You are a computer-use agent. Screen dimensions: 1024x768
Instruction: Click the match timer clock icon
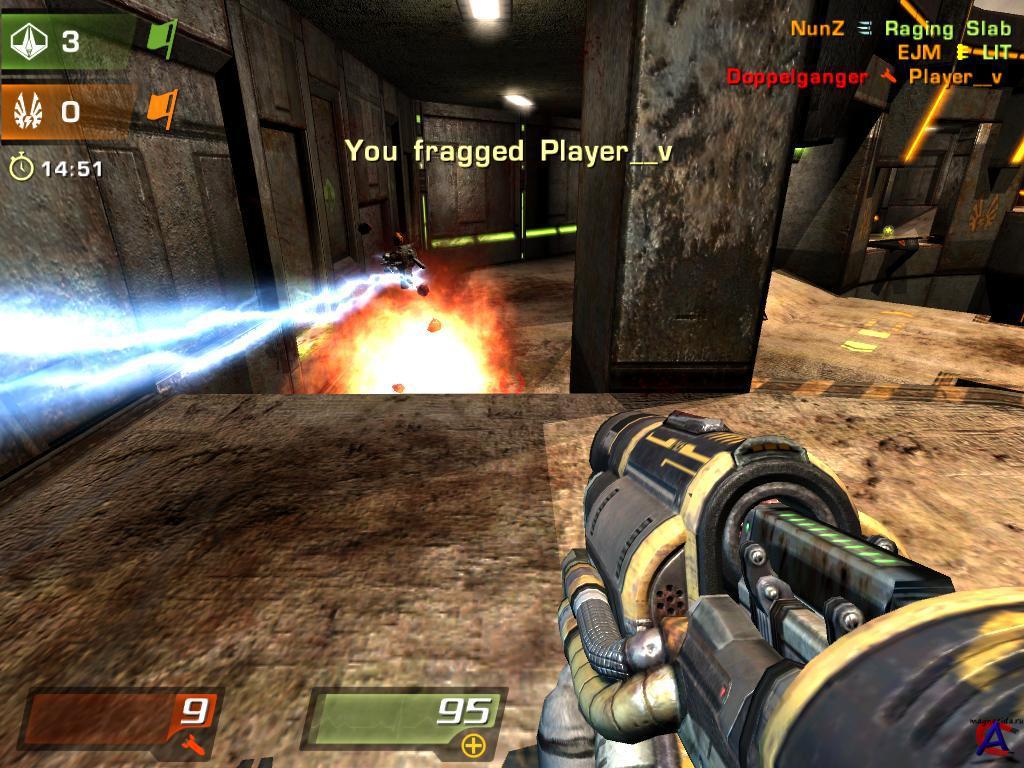click(21, 168)
